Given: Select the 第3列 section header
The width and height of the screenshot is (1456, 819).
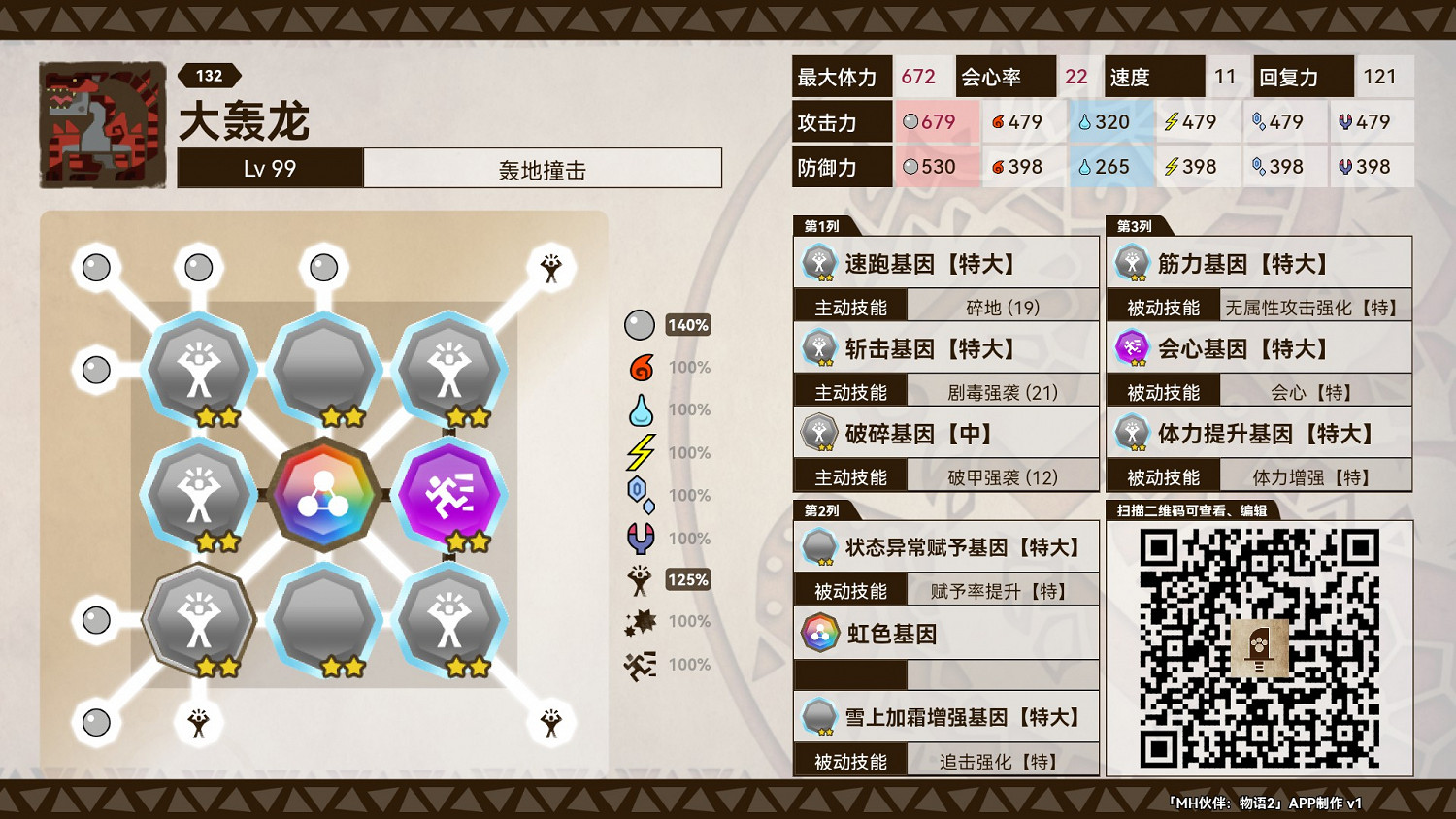Looking at the screenshot, I should (1134, 226).
